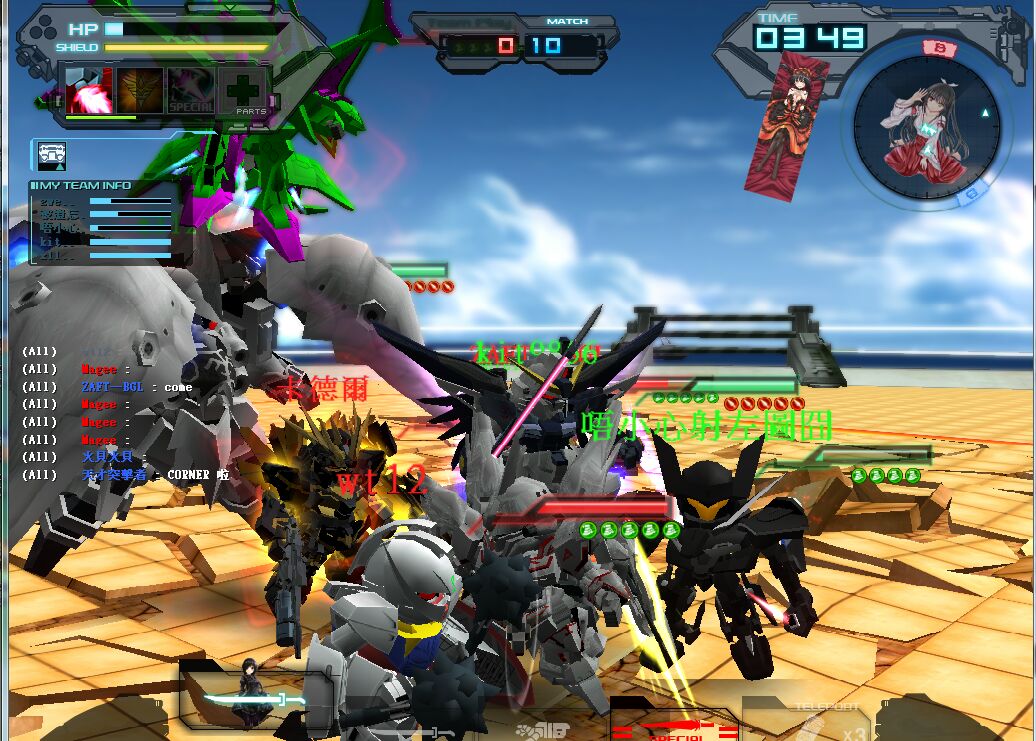Activate the greyed SPECIAL skill icon
The image size is (1036, 741).
(190, 91)
